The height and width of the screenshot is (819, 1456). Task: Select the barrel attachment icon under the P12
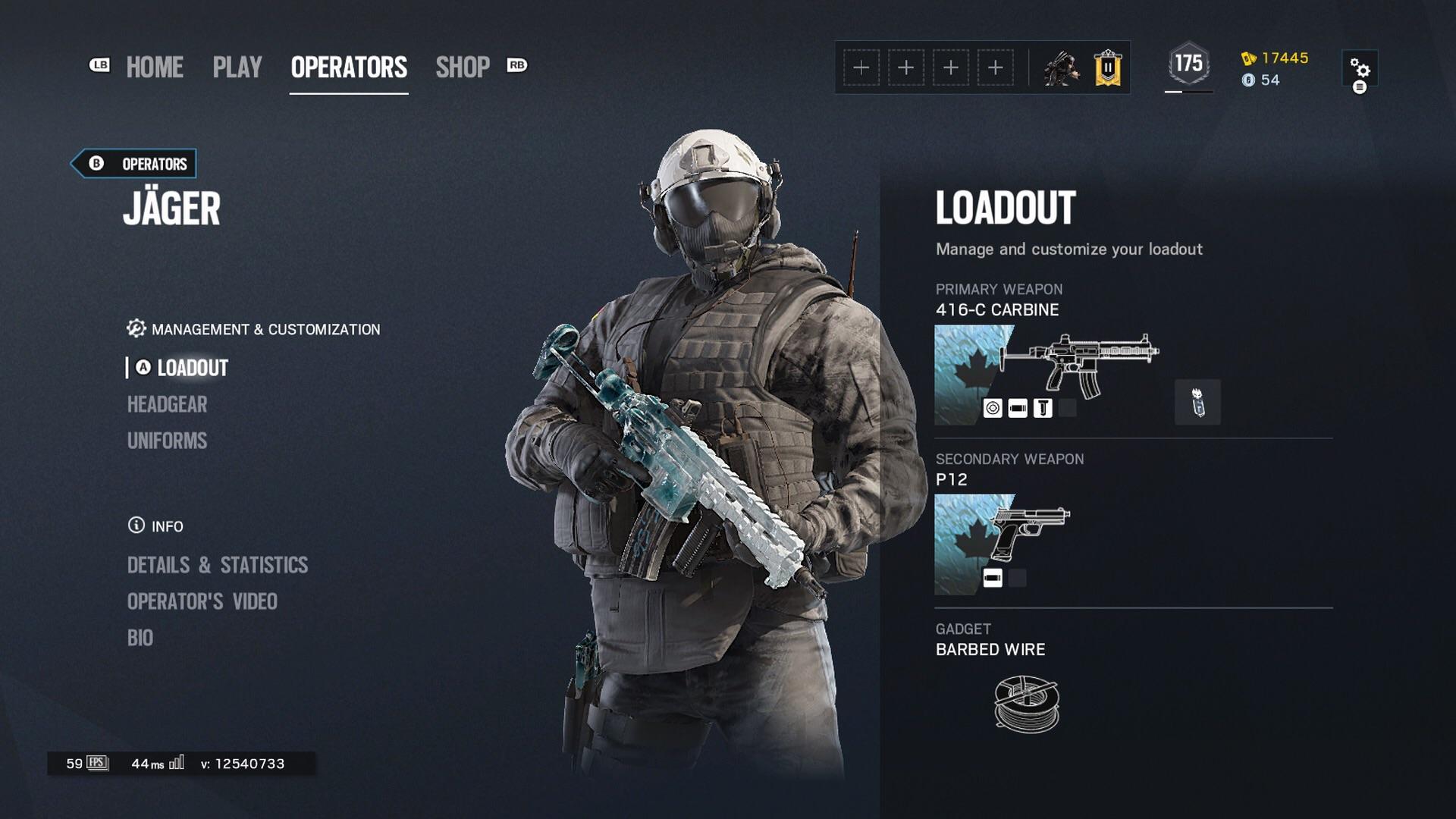(x=993, y=578)
